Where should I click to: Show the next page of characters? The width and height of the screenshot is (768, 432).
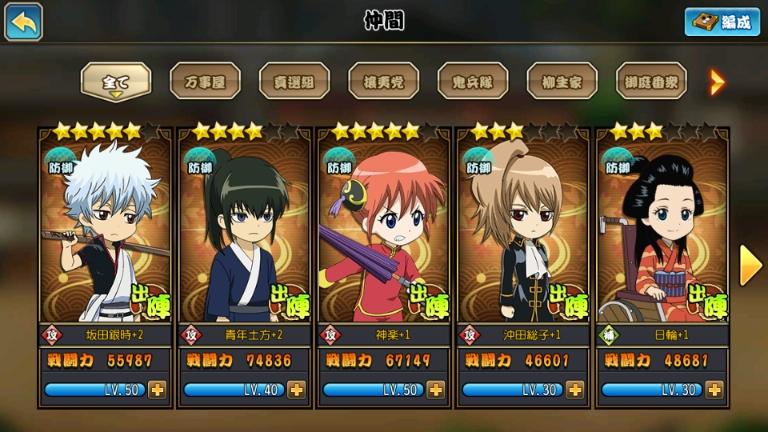pyautogui.click(x=750, y=265)
